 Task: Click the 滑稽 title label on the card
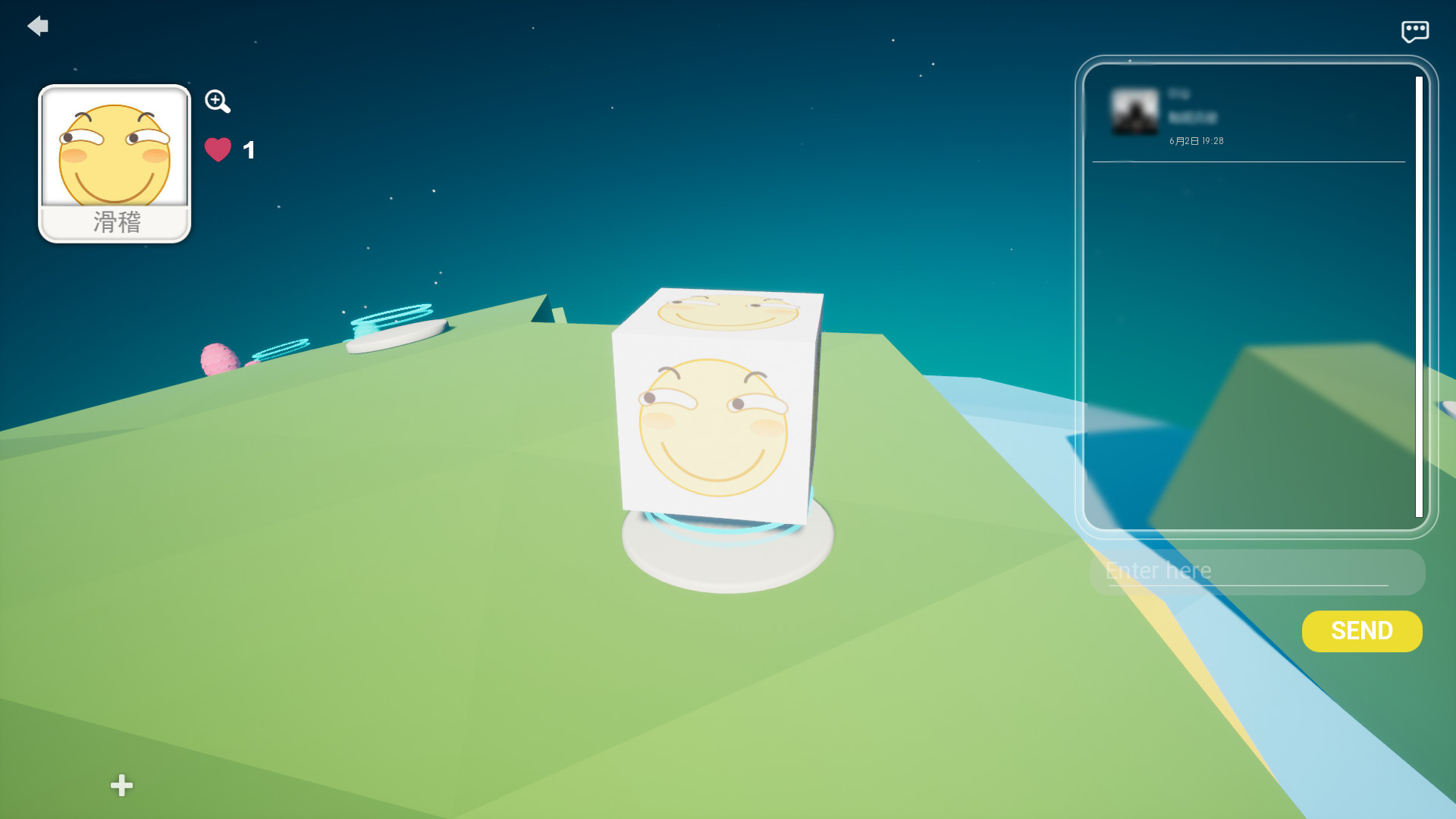coord(114,222)
